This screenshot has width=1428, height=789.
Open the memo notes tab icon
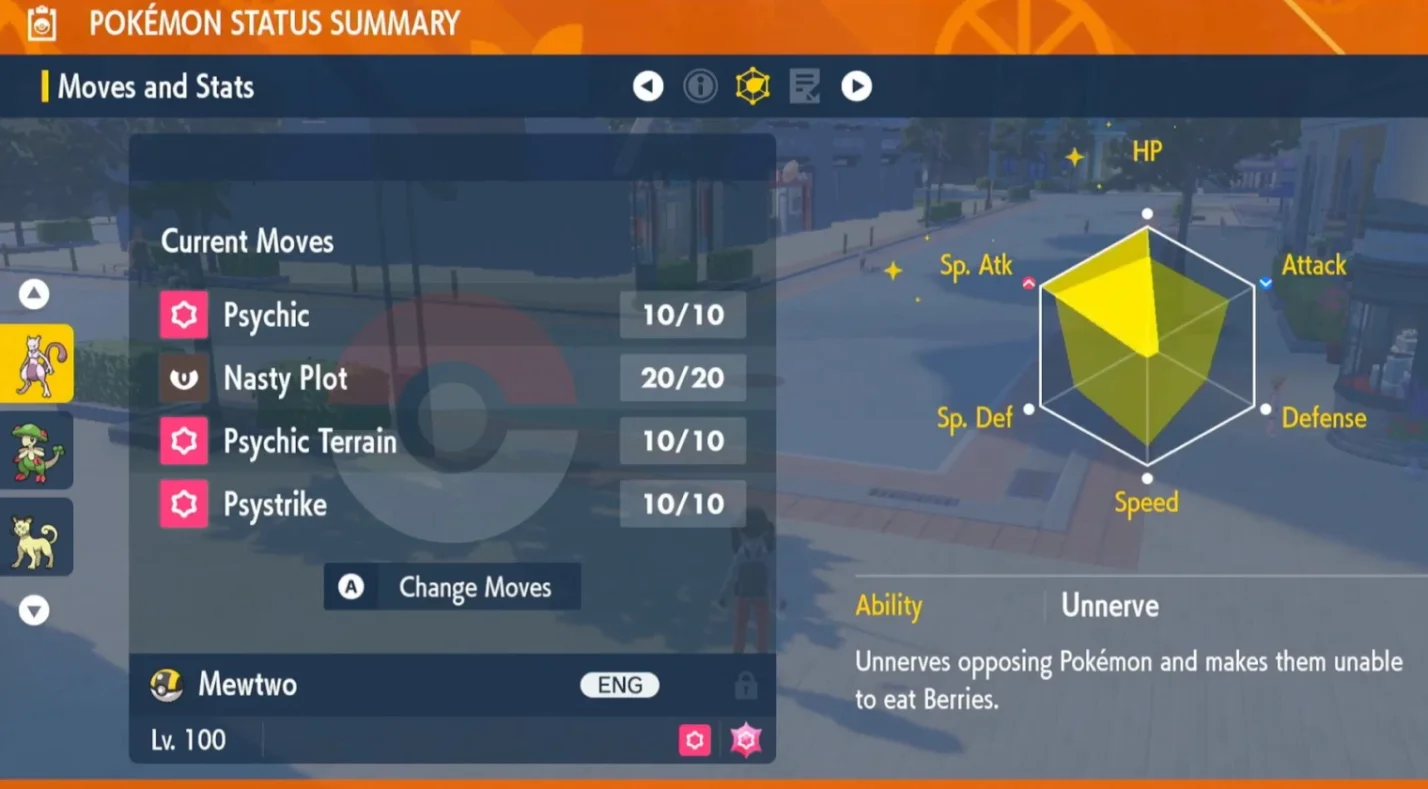coord(804,87)
